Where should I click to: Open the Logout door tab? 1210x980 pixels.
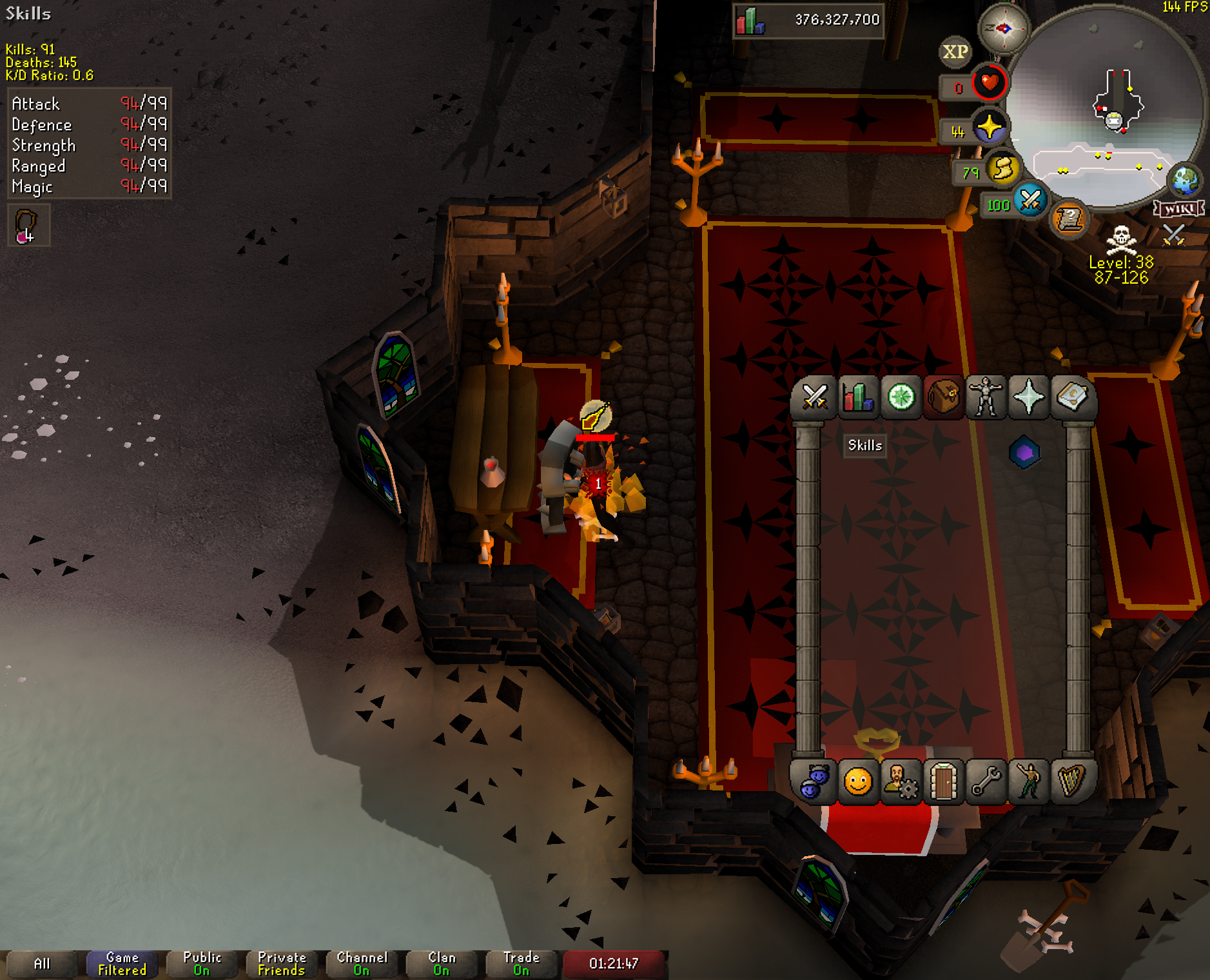click(x=944, y=782)
